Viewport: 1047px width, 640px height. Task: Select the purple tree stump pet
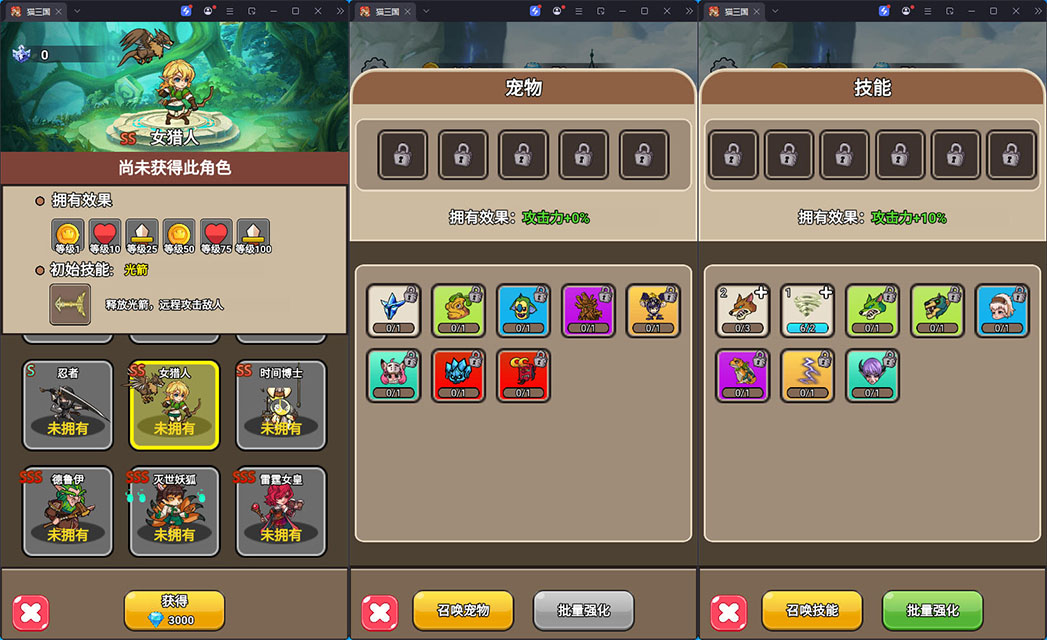point(588,310)
